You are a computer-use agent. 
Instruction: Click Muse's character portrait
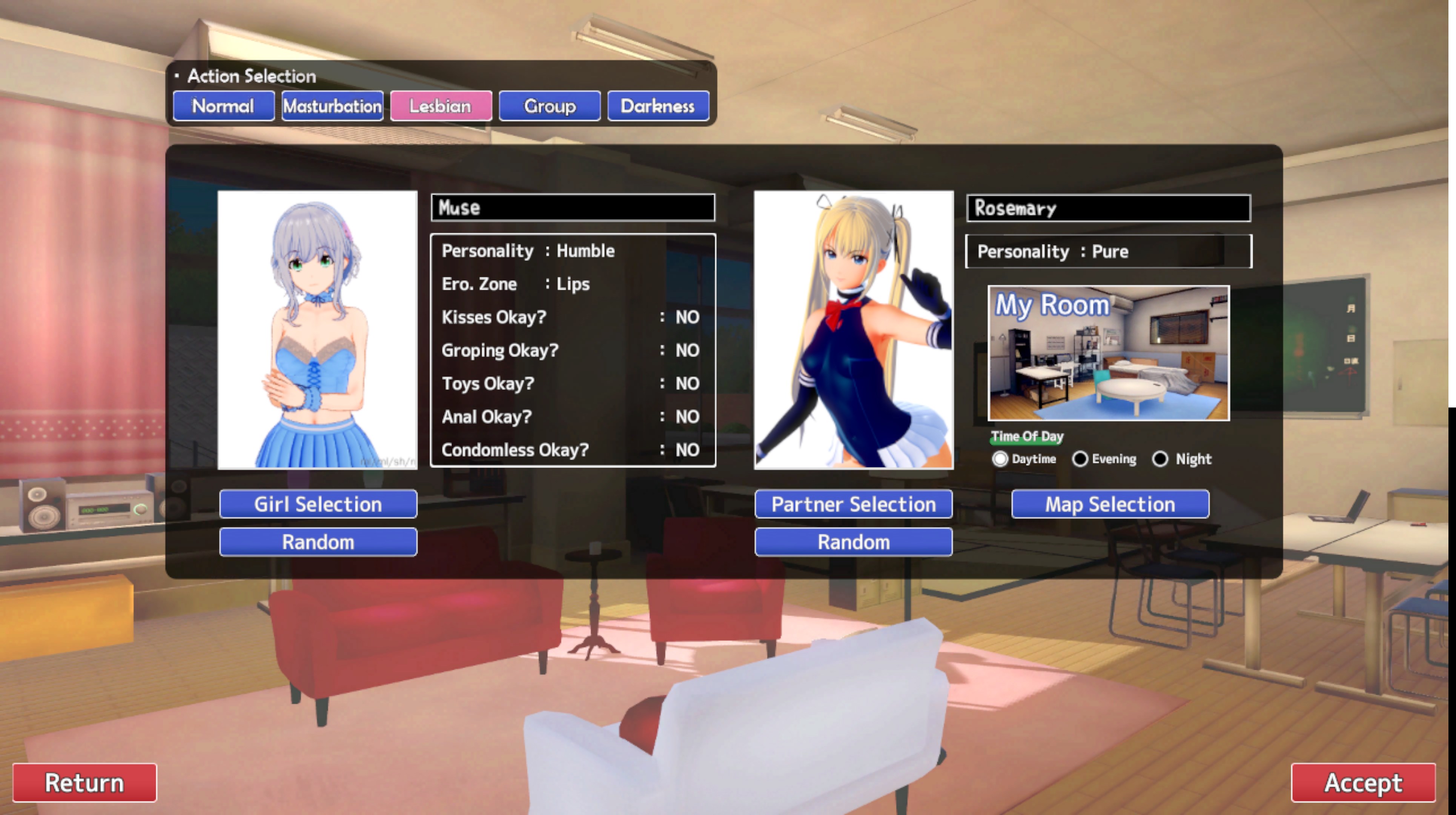click(x=318, y=330)
